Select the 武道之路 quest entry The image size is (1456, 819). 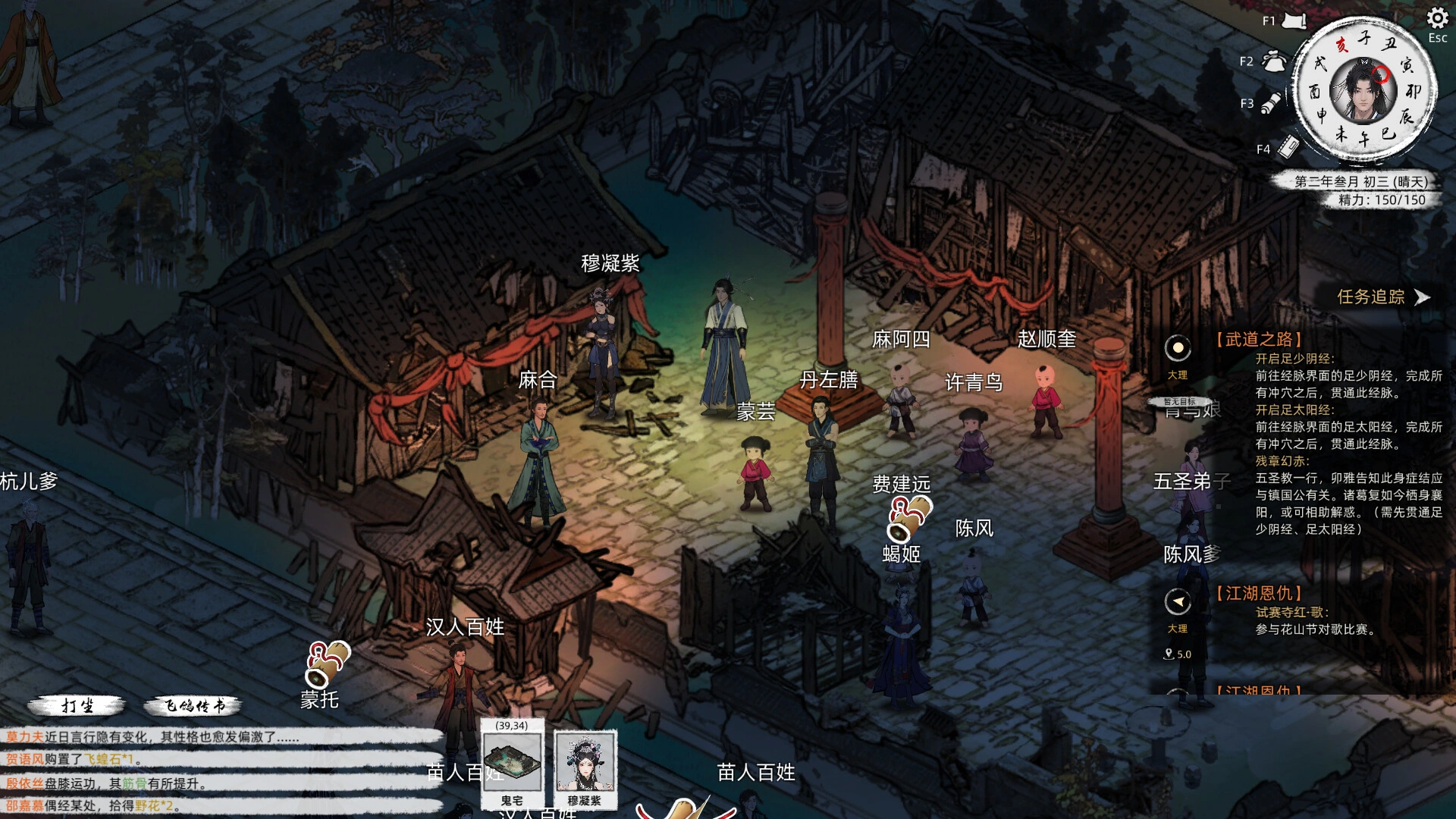(x=1260, y=339)
